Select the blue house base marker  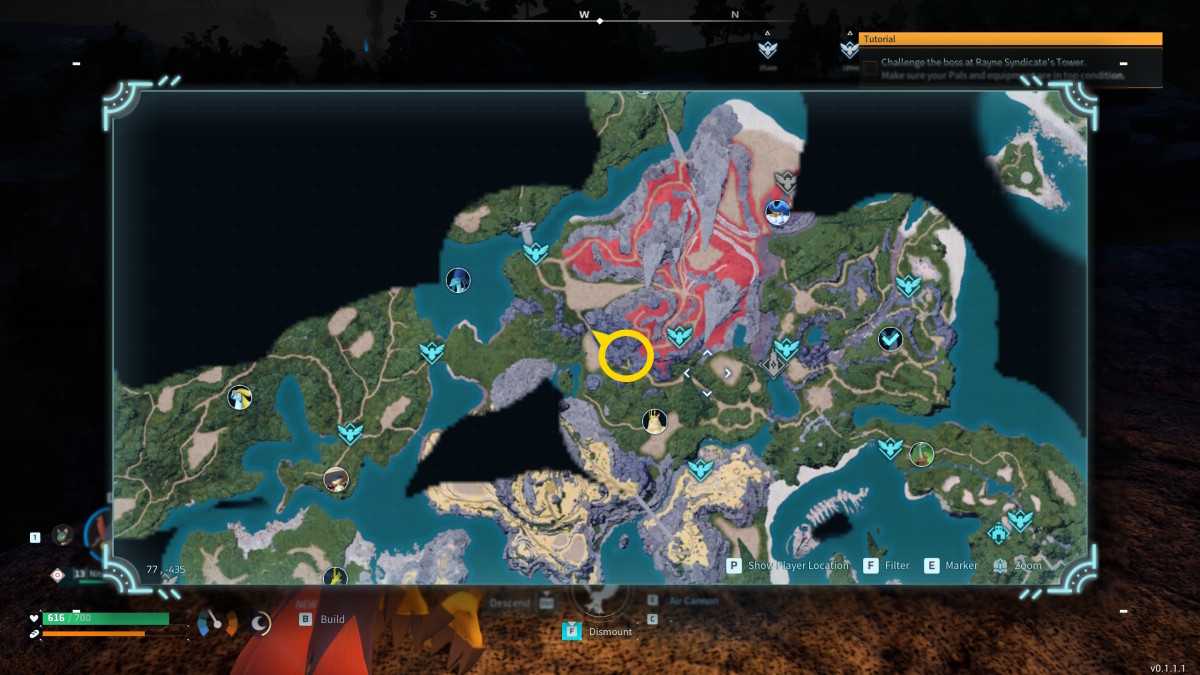pos(998,534)
